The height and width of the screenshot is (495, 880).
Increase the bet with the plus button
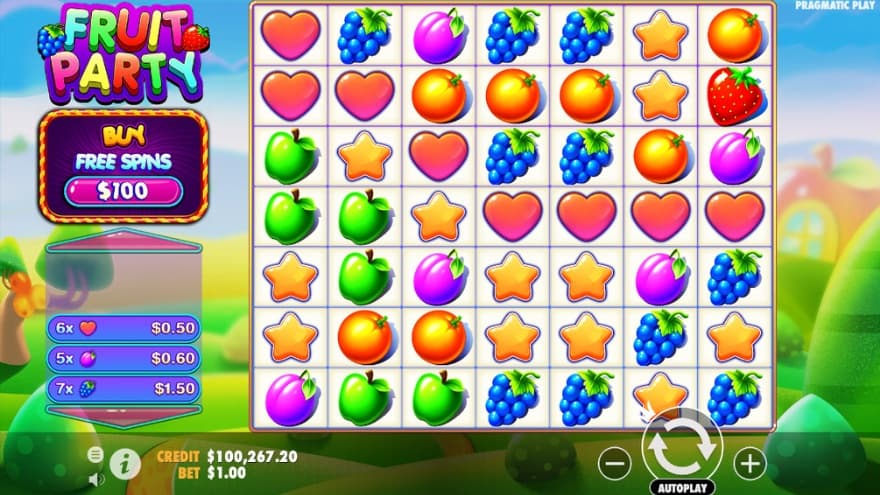[749, 462]
